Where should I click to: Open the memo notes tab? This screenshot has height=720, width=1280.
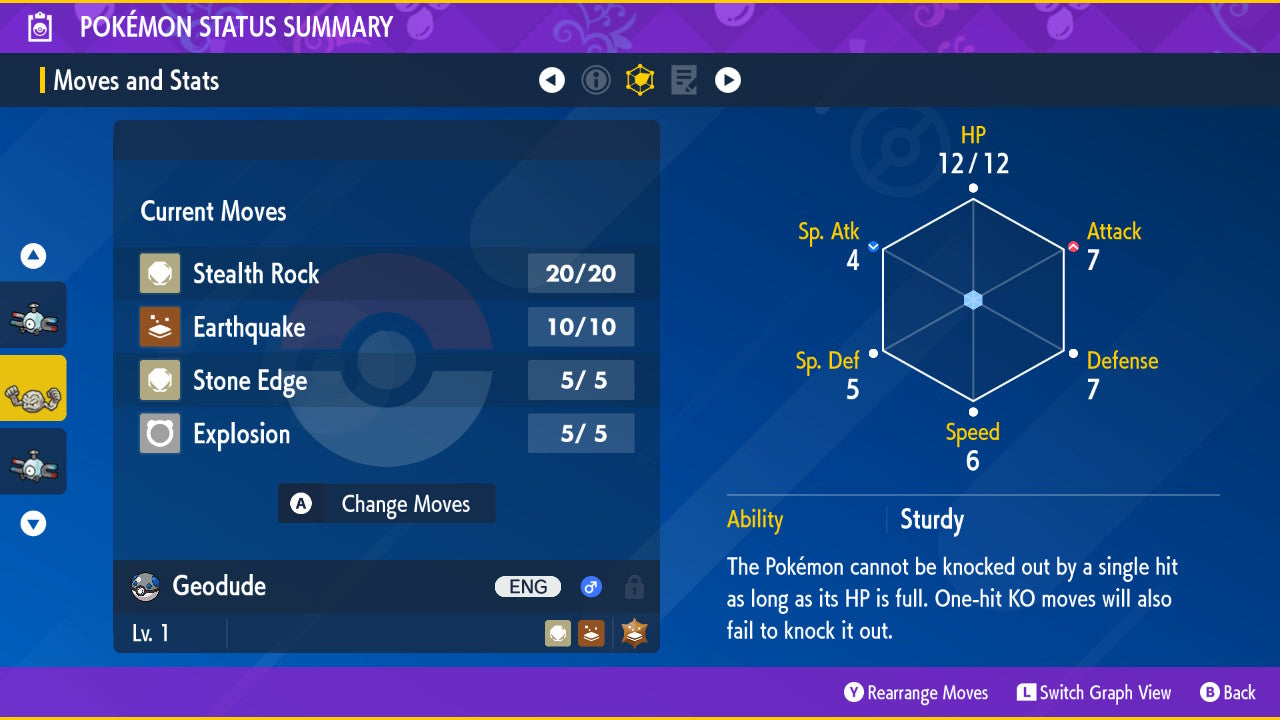[x=684, y=80]
